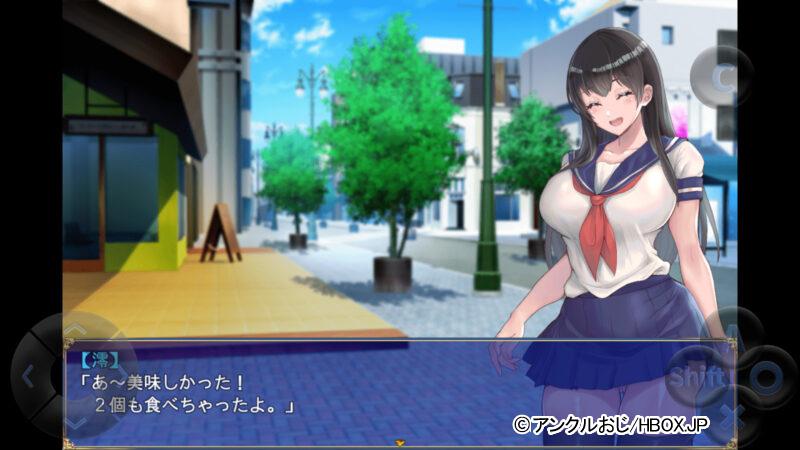Click the d-pad left arrow
Viewport: 800px width, 450px height.
pyautogui.click(x=28, y=377)
